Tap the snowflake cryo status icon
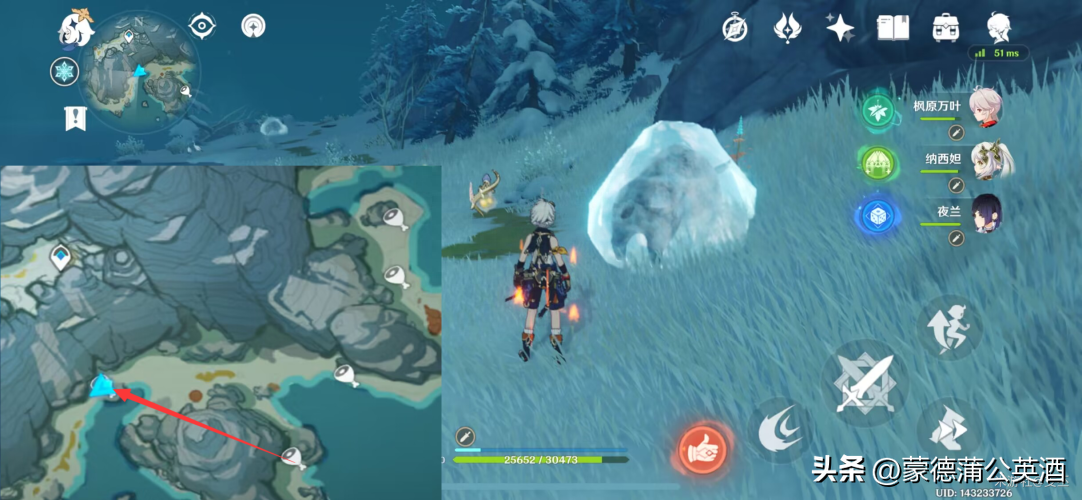This screenshot has width=1082, height=500. 65,71
